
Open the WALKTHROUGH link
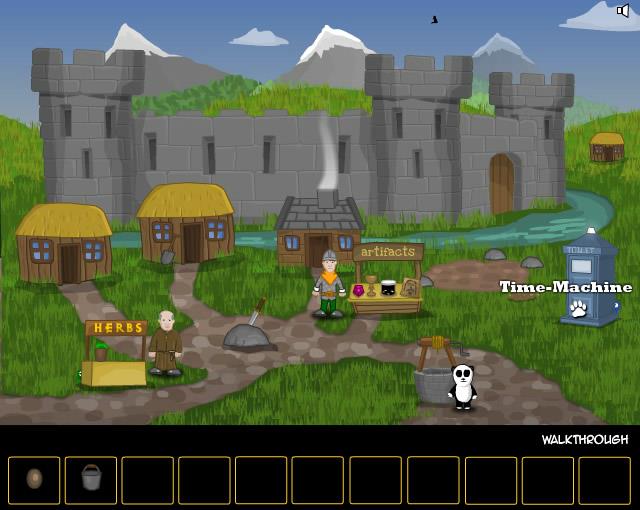pos(585,440)
